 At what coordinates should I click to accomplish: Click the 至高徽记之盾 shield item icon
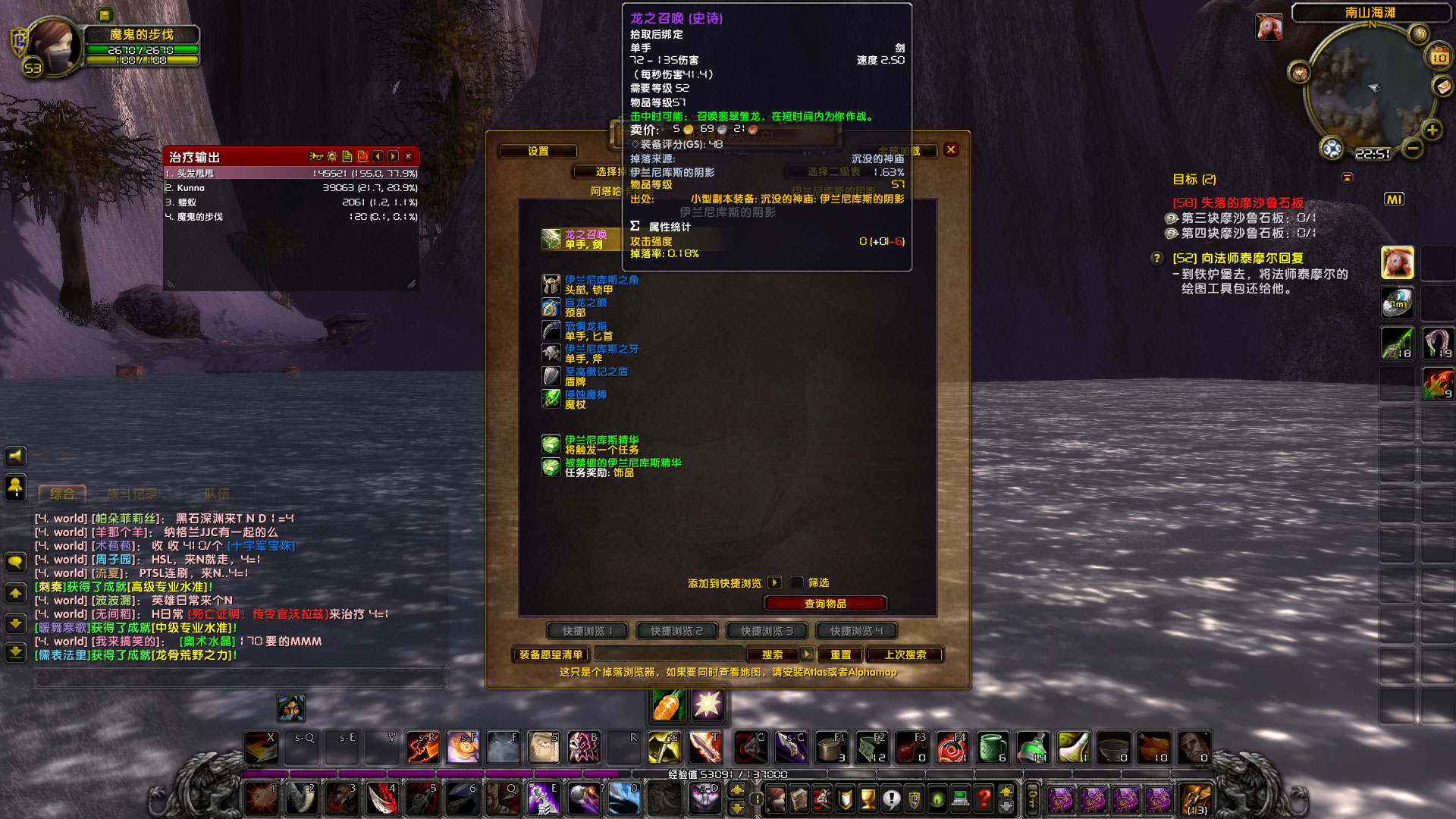(x=549, y=375)
